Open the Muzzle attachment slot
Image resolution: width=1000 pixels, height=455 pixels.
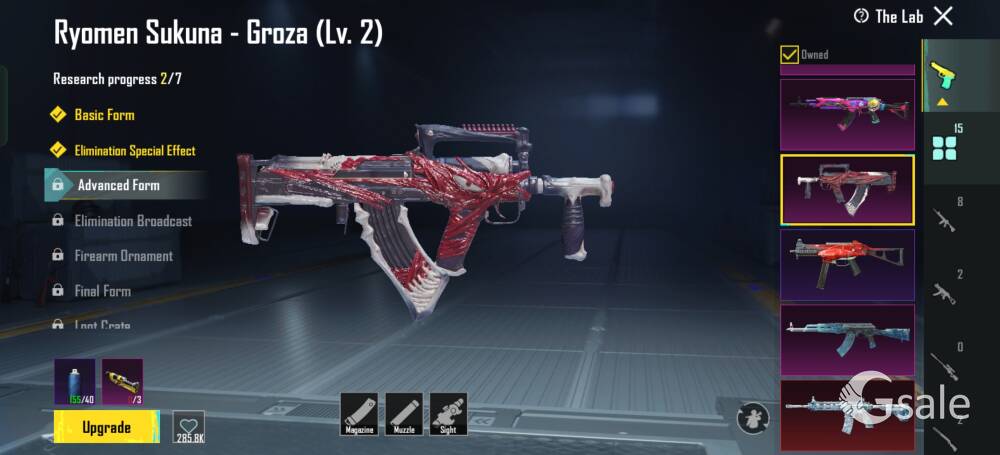coord(404,413)
